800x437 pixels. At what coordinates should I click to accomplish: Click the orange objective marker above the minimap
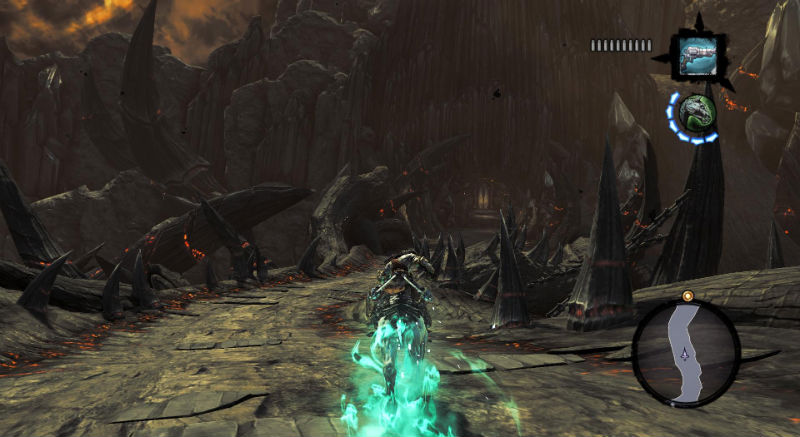coord(687,297)
